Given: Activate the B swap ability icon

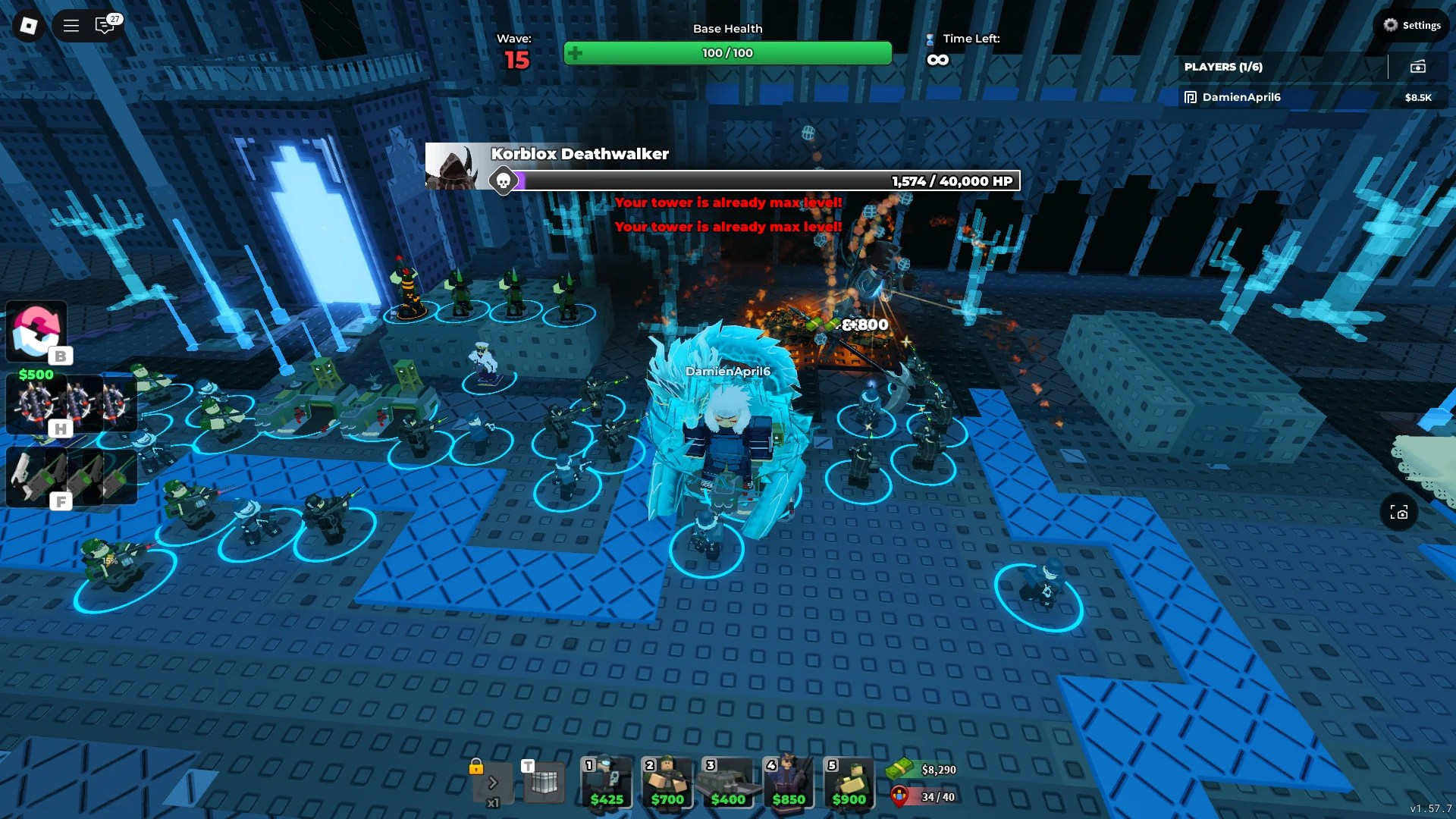Looking at the screenshot, I should [36, 331].
